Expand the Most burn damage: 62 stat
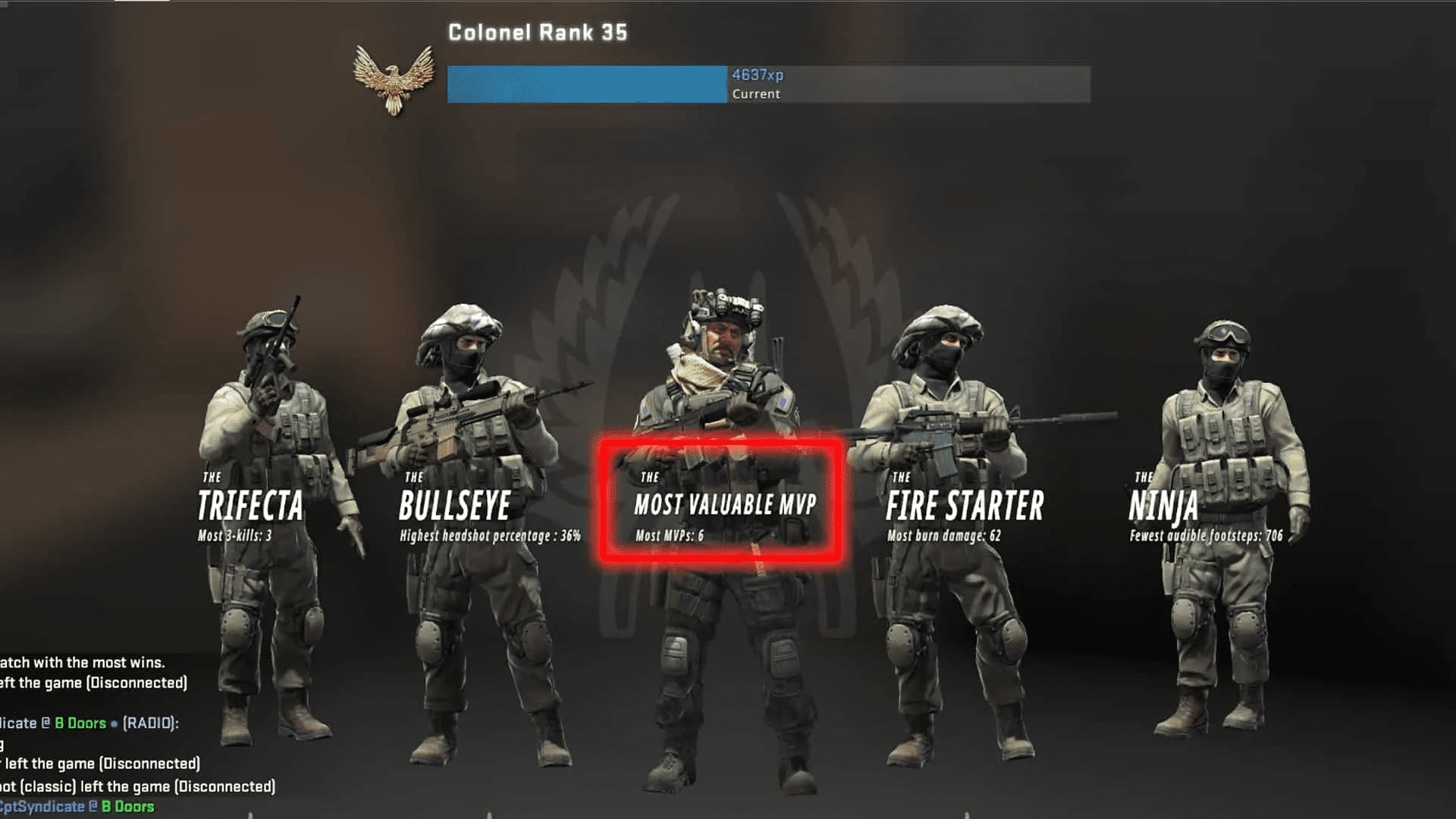 [x=943, y=536]
